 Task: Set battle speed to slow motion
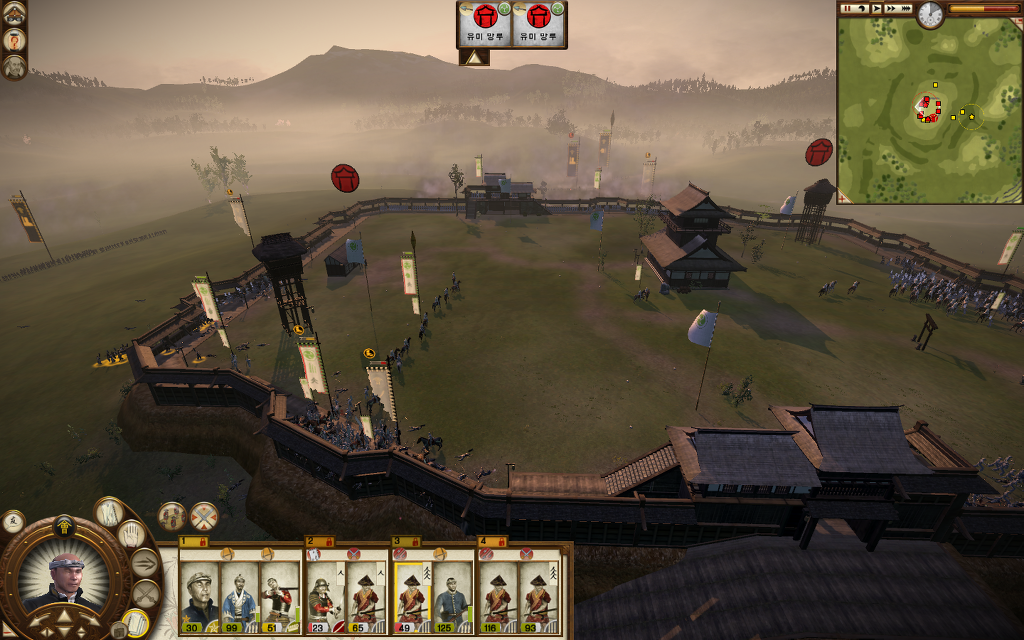(x=860, y=8)
